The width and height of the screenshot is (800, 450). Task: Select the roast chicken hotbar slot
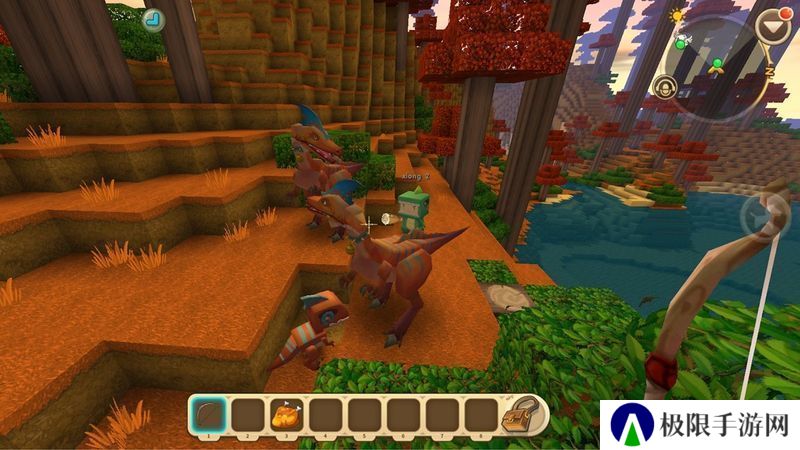tap(284, 414)
